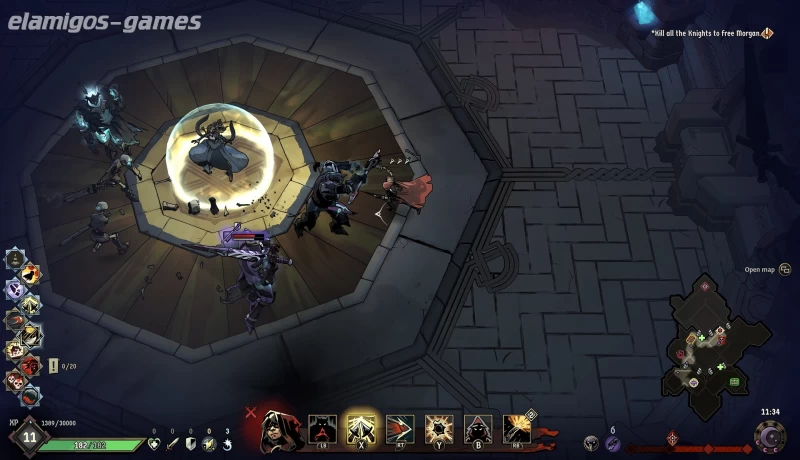Image resolution: width=800 pixels, height=460 pixels.
Task: Select the red demon face trait icon
Action: coord(31,365)
